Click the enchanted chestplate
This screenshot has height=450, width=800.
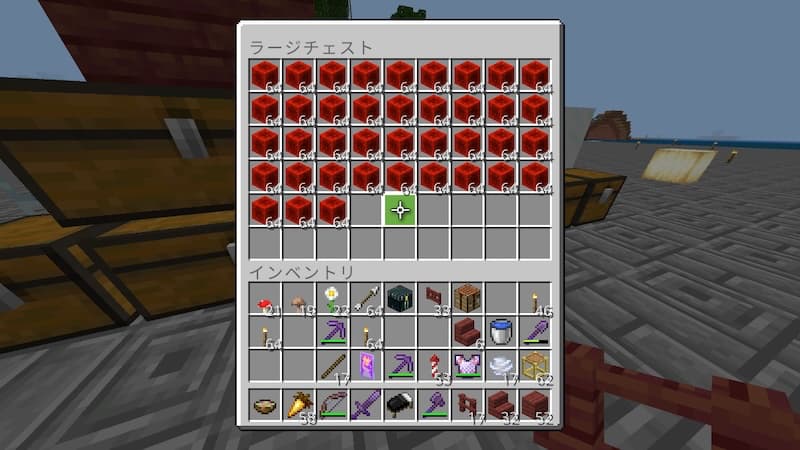click(468, 365)
